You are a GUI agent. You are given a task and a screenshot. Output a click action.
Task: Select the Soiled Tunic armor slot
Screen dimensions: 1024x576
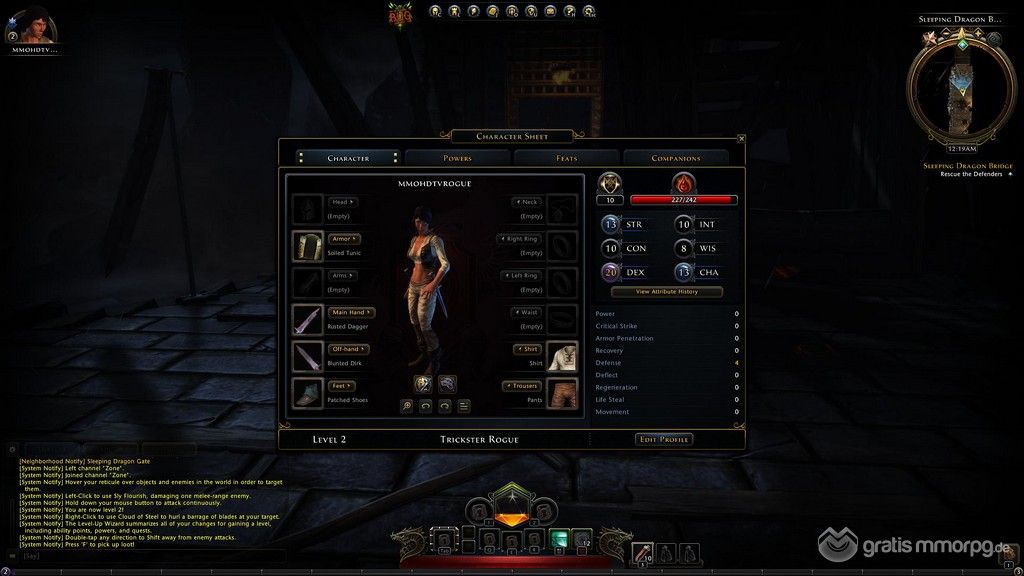coord(307,246)
